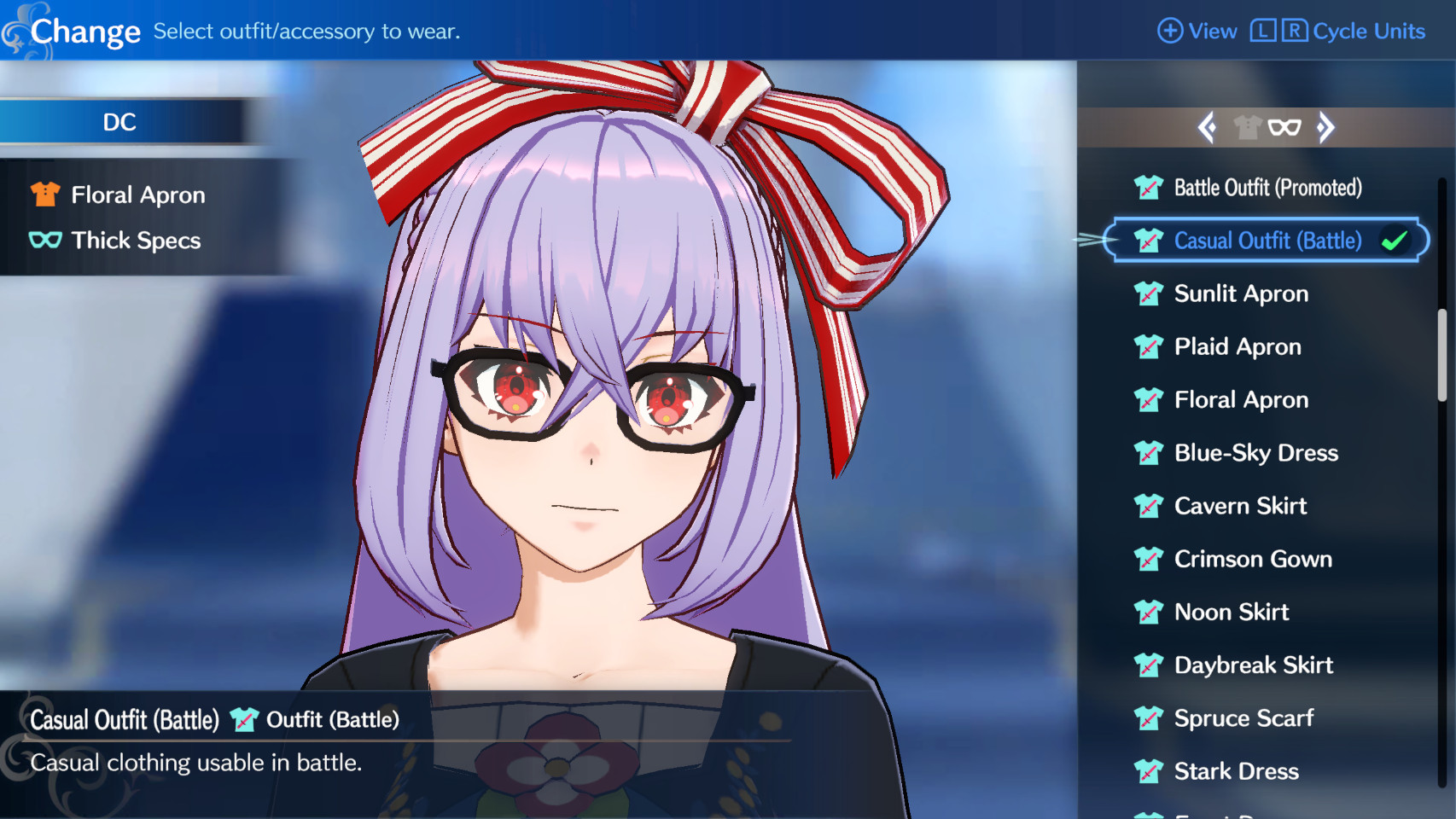Click the shirt icon beside Battle Outfit (Promoted)
This screenshot has width=1456, height=819.
pyautogui.click(x=1149, y=188)
